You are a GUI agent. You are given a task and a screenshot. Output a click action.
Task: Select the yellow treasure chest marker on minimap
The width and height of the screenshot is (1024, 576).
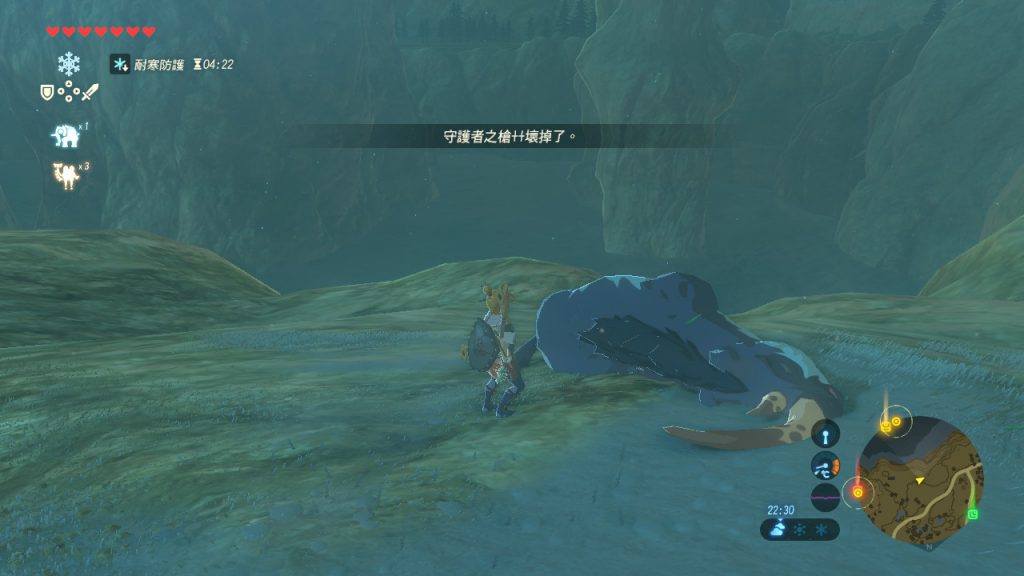[x=885, y=426]
